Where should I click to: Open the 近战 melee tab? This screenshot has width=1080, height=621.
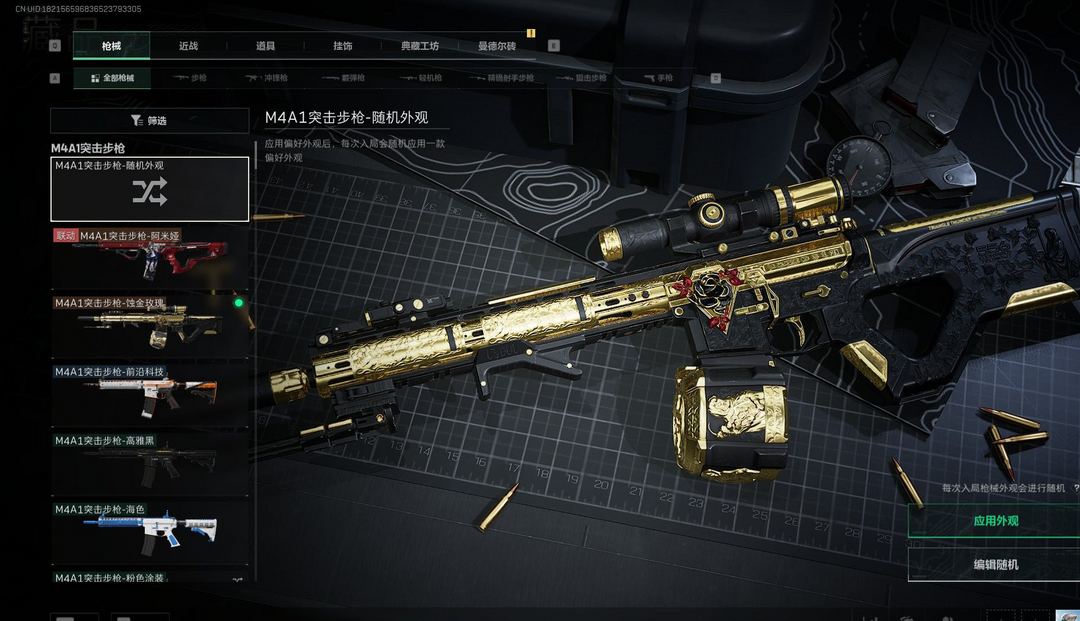(188, 46)
